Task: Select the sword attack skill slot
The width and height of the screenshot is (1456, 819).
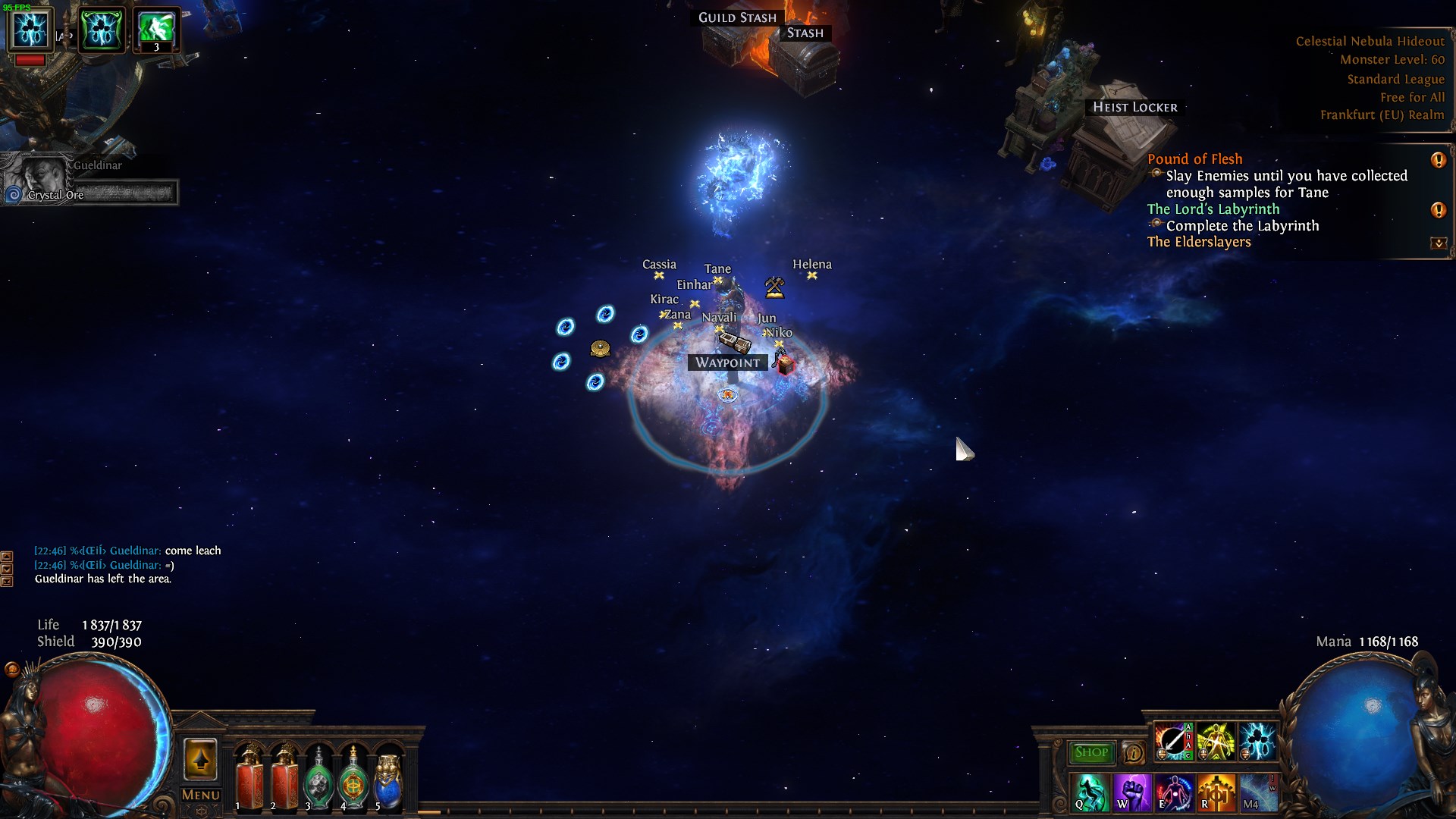Action: point(1172,742)
